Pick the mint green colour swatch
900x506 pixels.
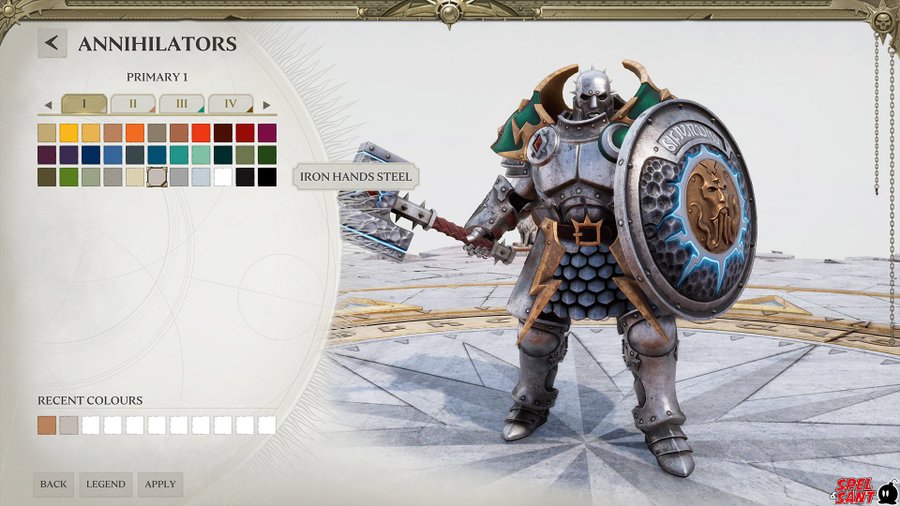(x=201, y=155)
